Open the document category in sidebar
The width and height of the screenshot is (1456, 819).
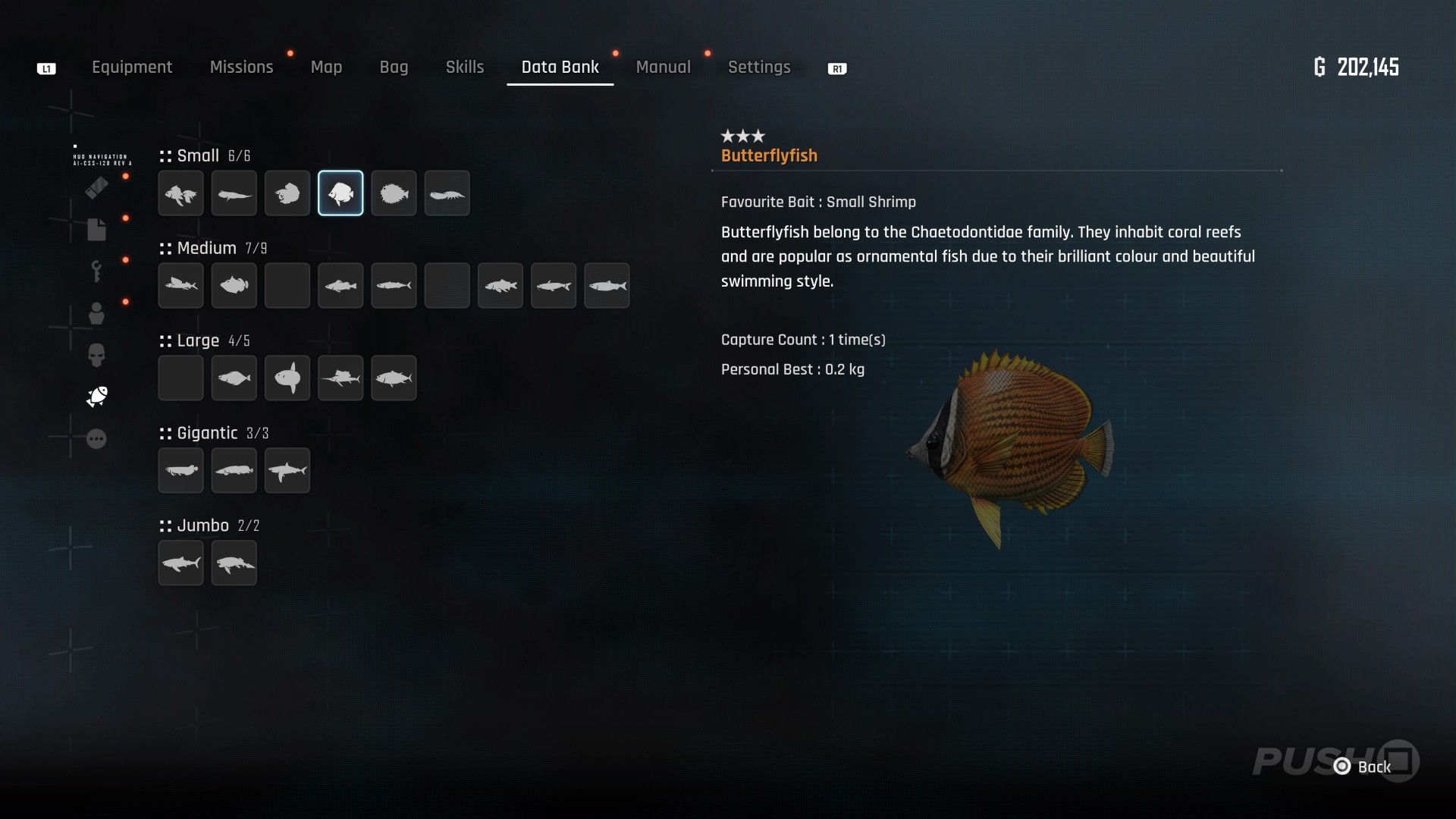point(96,230)
